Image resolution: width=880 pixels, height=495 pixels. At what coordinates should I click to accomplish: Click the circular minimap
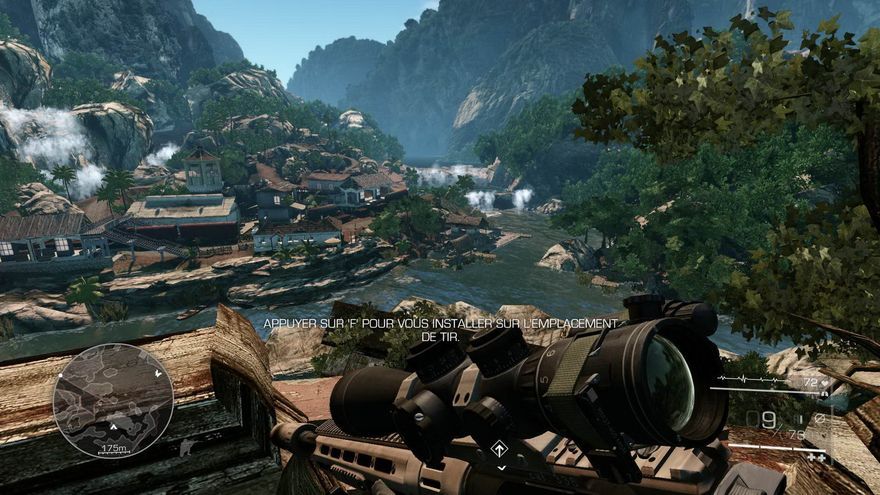(x=113, y=400)
